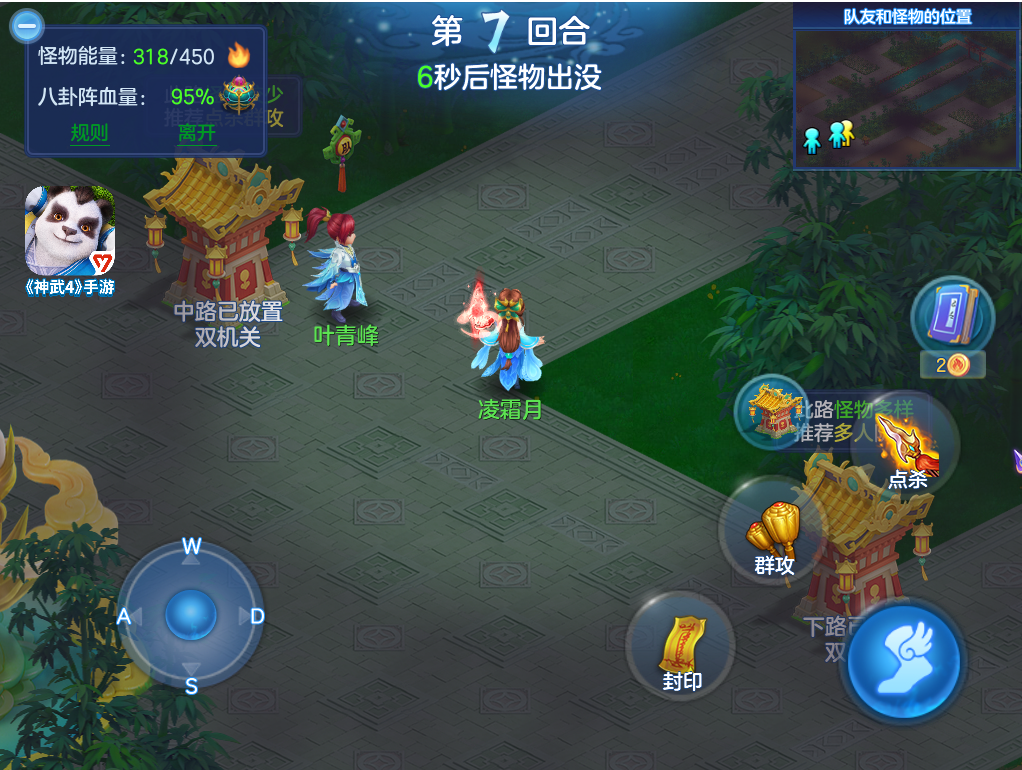The width and height of the screenshot is (1022, 770).
Task: Collapse the panel with the minus button
Action: (x=26, y=25)
